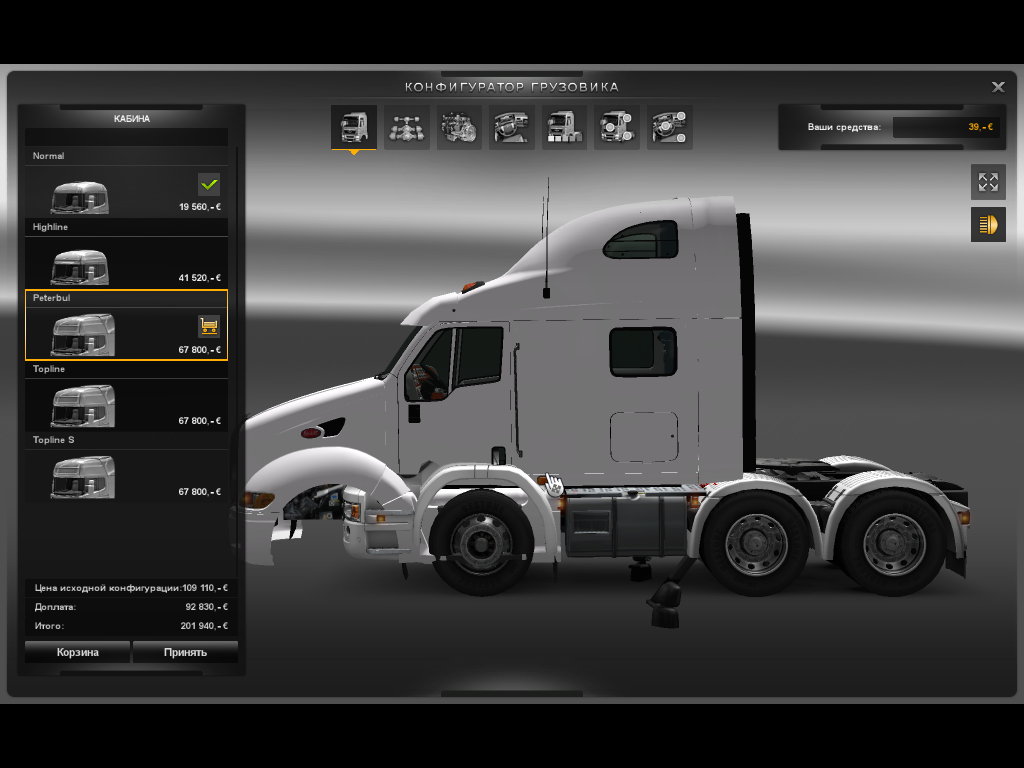Switch to the truck paint swatches tab
This screenshot has height=768, width=1024.
[565, 127]
